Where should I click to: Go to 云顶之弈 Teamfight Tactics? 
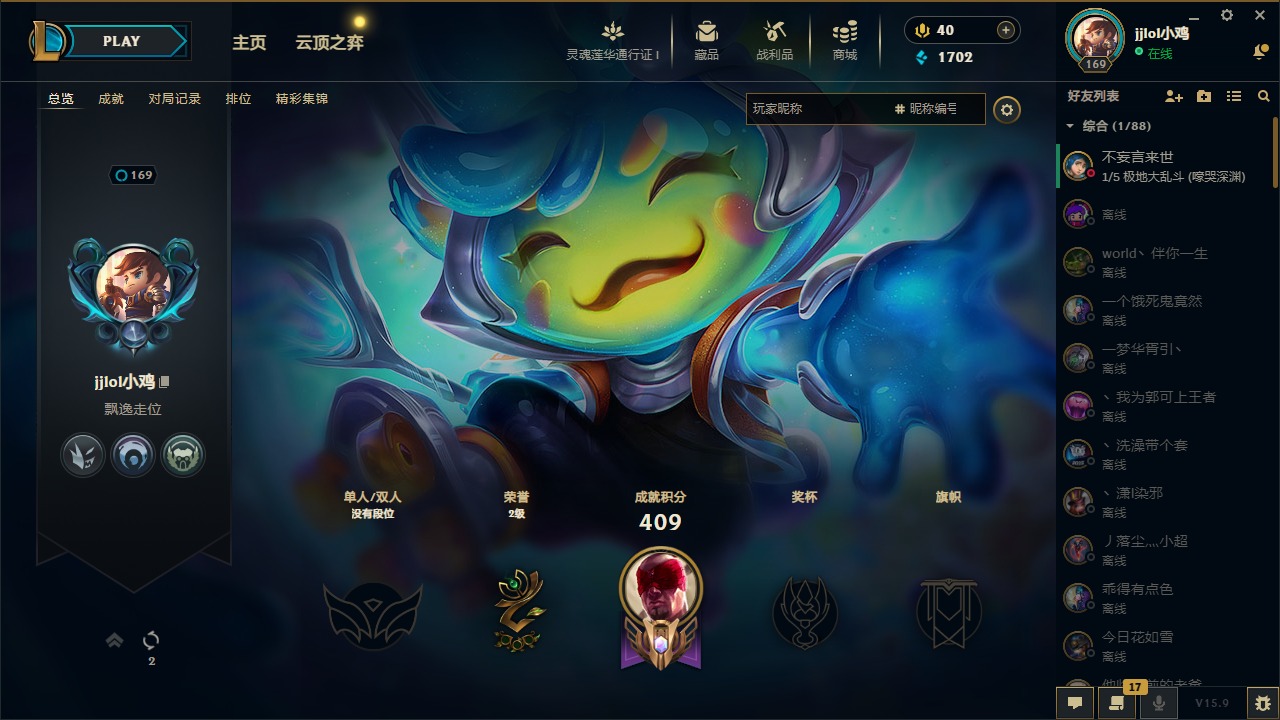click(x=329, y=43)
